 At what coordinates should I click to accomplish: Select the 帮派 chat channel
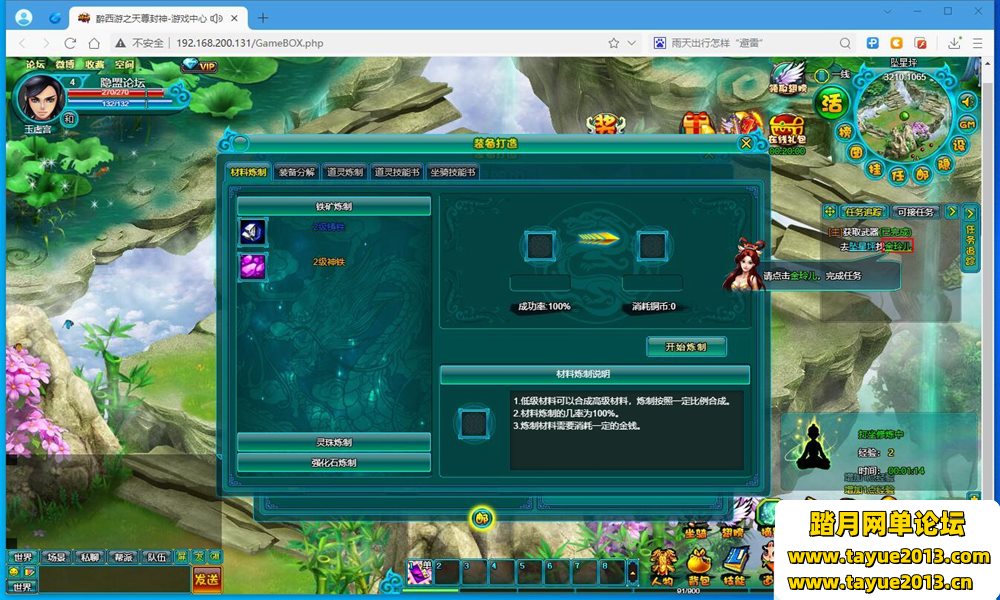(x=121, y=557)
